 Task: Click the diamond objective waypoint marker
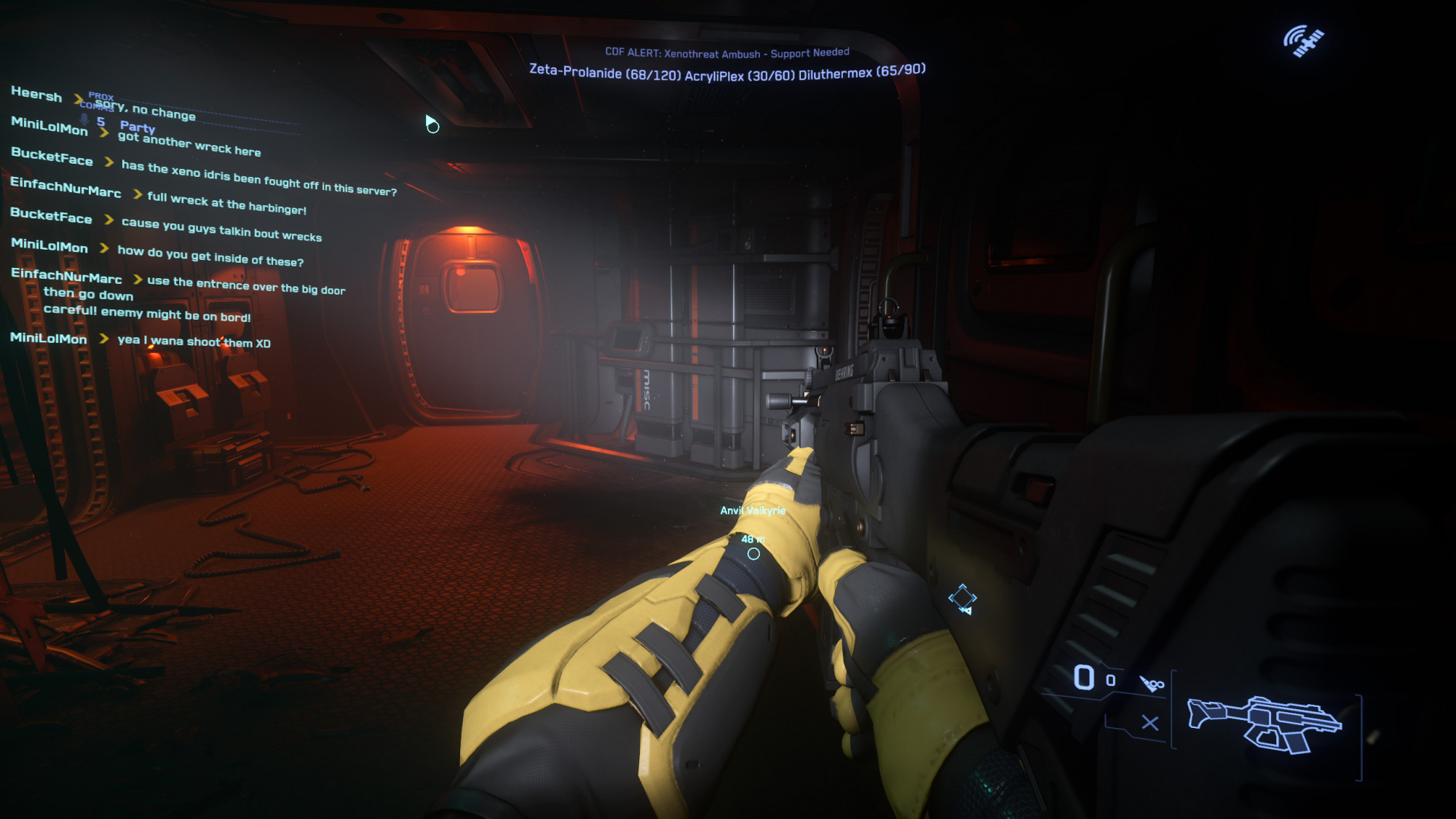pos(962,598)
